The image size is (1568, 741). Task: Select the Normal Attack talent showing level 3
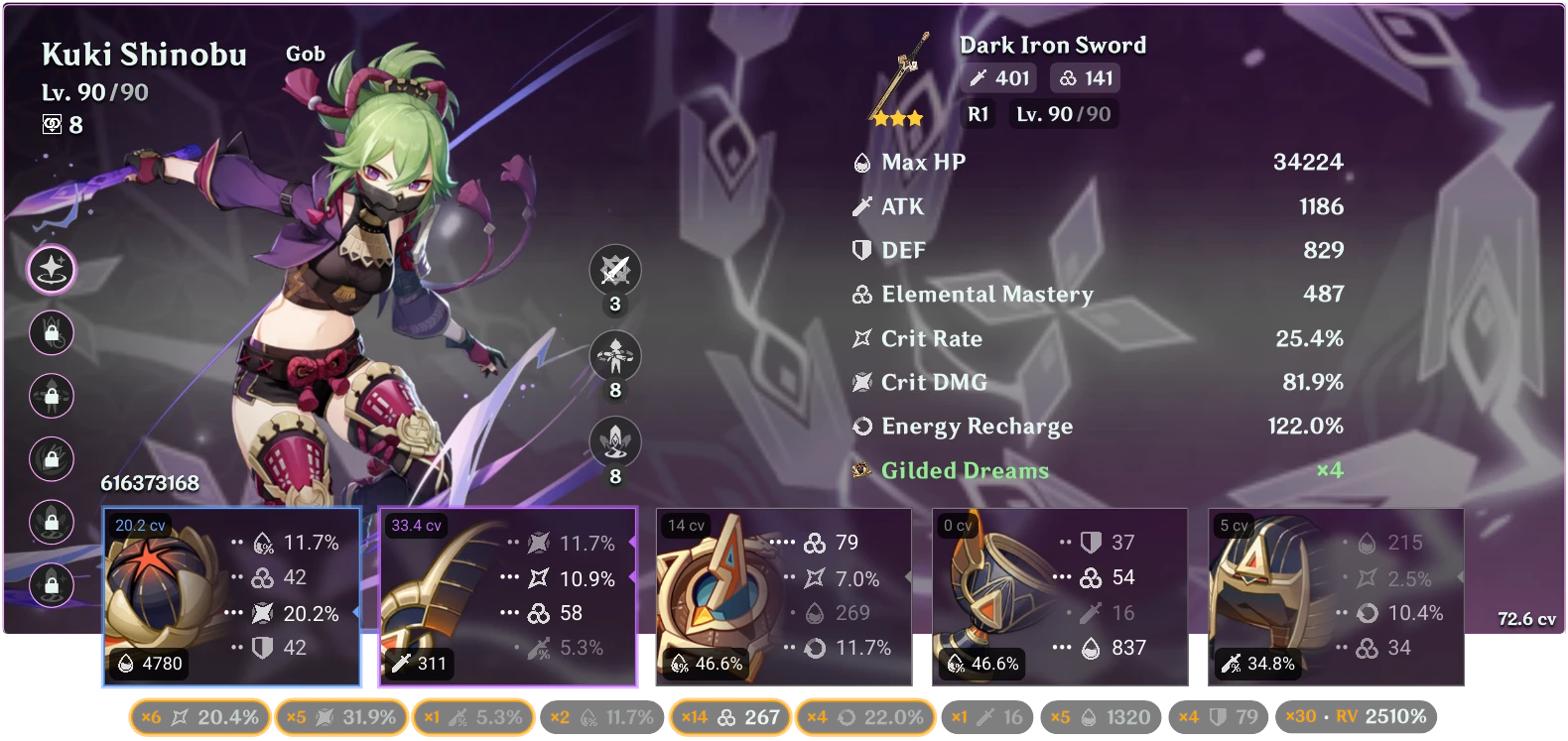tap(615, 270)
